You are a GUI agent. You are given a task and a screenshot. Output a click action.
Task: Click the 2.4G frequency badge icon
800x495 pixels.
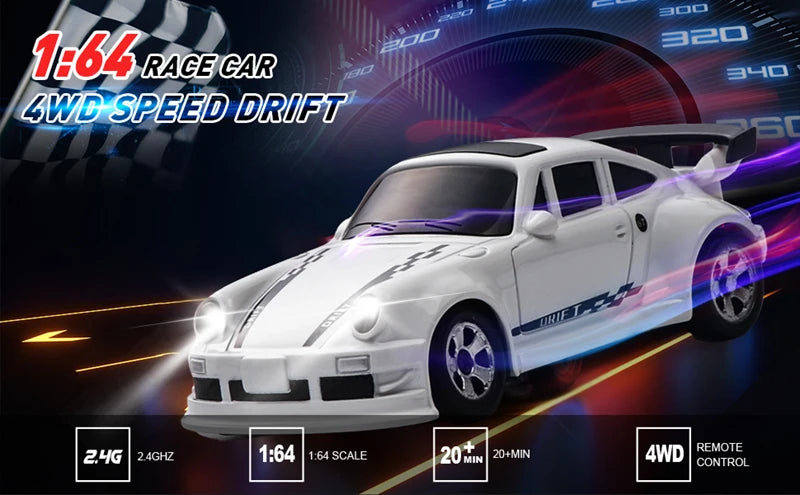104,455
